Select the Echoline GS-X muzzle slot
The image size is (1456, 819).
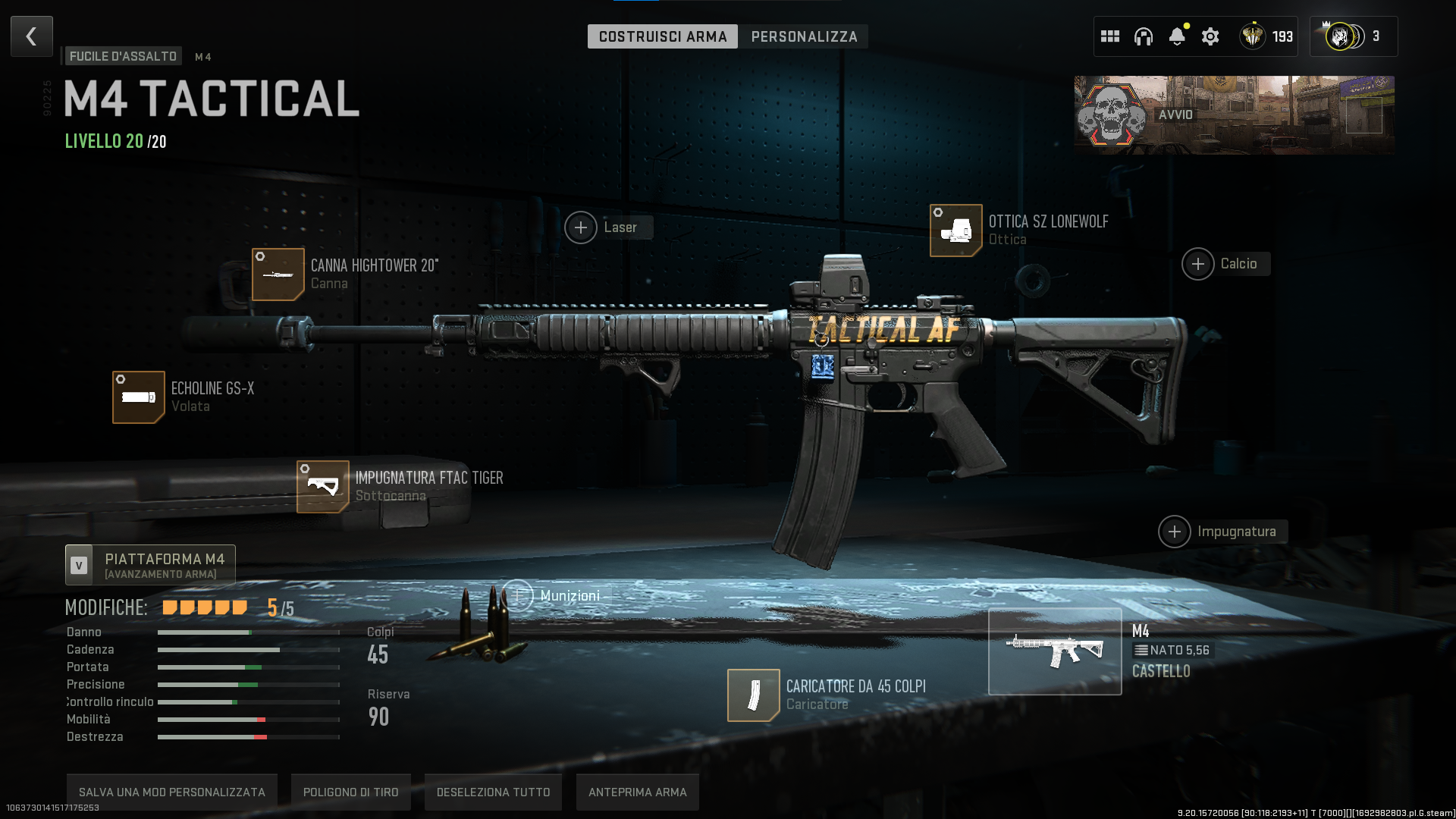click(139, 397)
